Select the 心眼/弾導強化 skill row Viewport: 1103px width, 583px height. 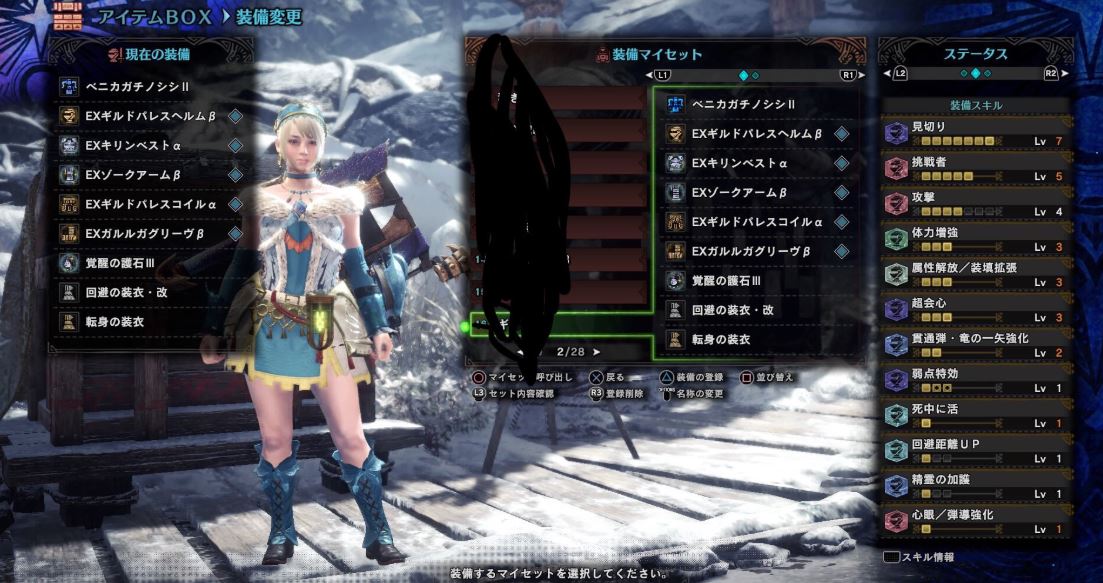coord(975,520)
